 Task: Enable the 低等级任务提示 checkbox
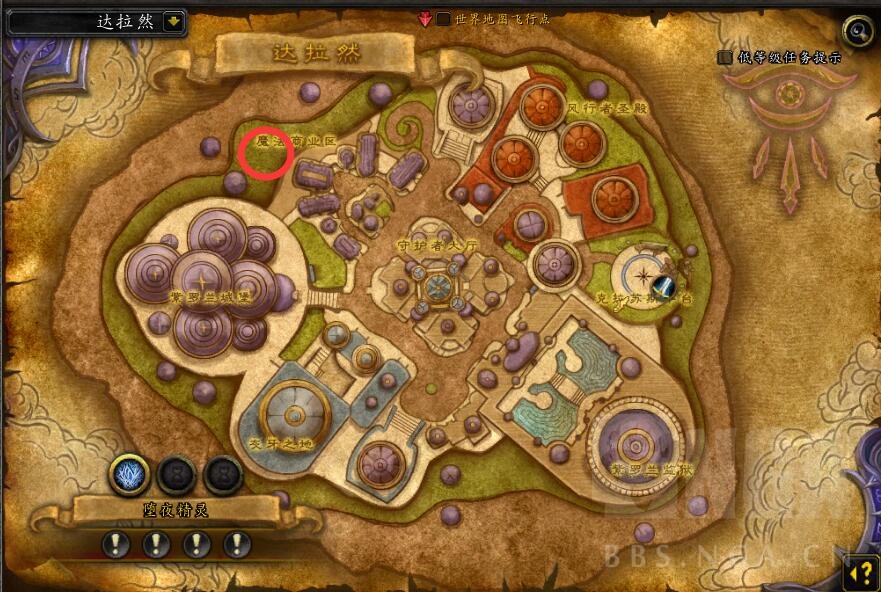point(725,57)
